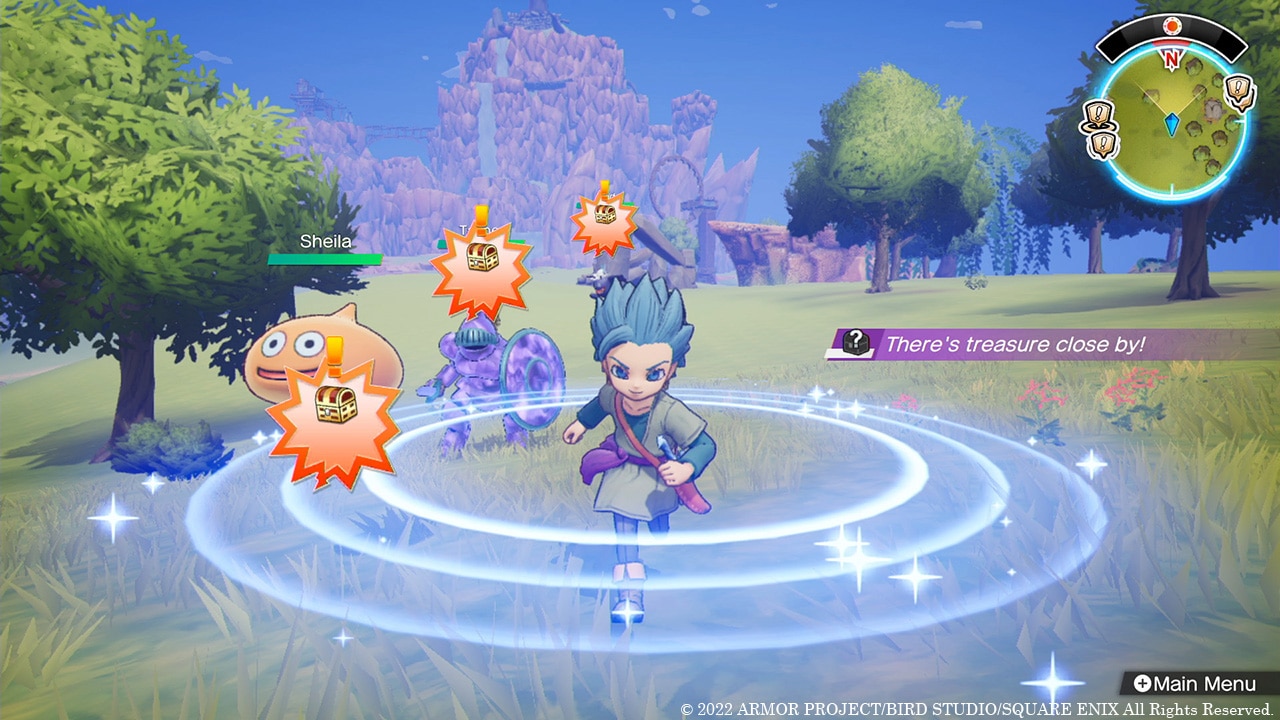The image size is (1280, 720).
Task: Click Sheila's green health bar
Action: click(325, 258)
